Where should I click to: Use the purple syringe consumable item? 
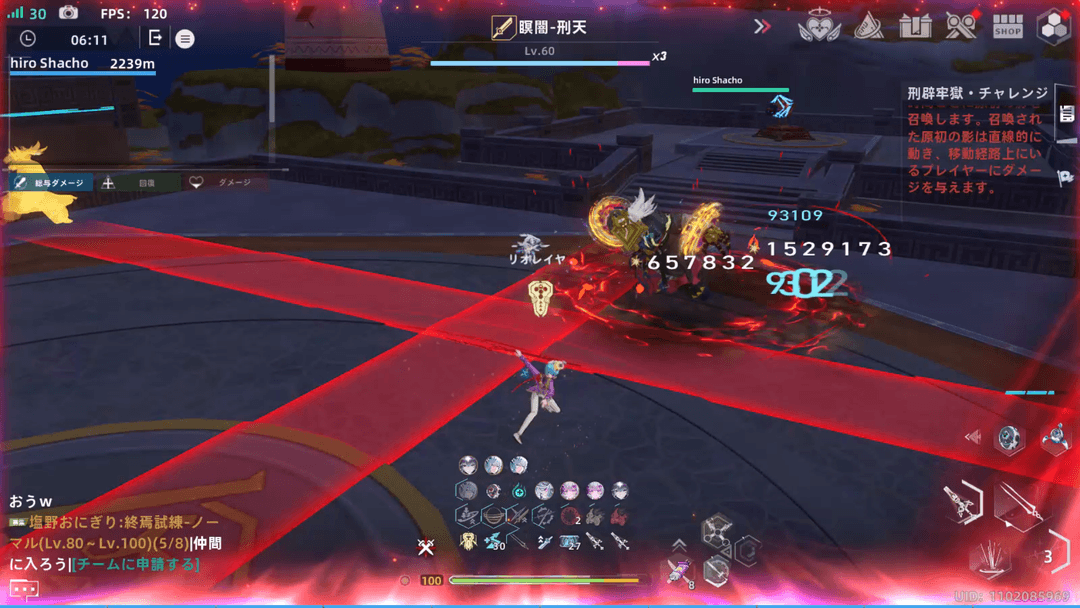(678, 570)
